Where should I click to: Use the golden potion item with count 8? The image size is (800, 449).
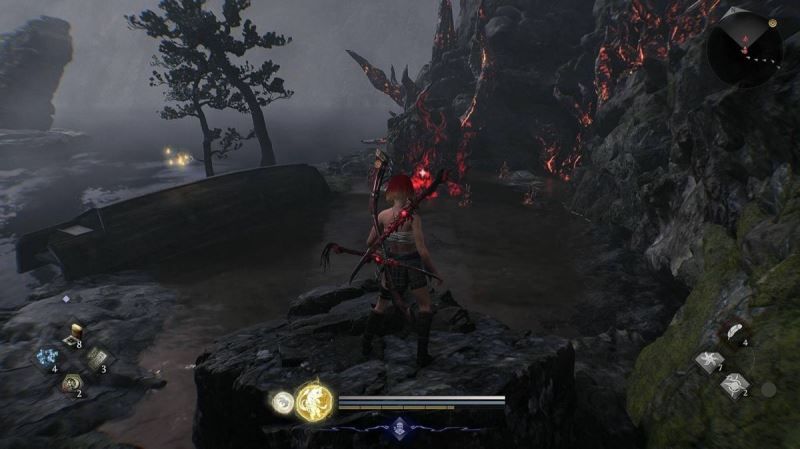click(73, 333)
